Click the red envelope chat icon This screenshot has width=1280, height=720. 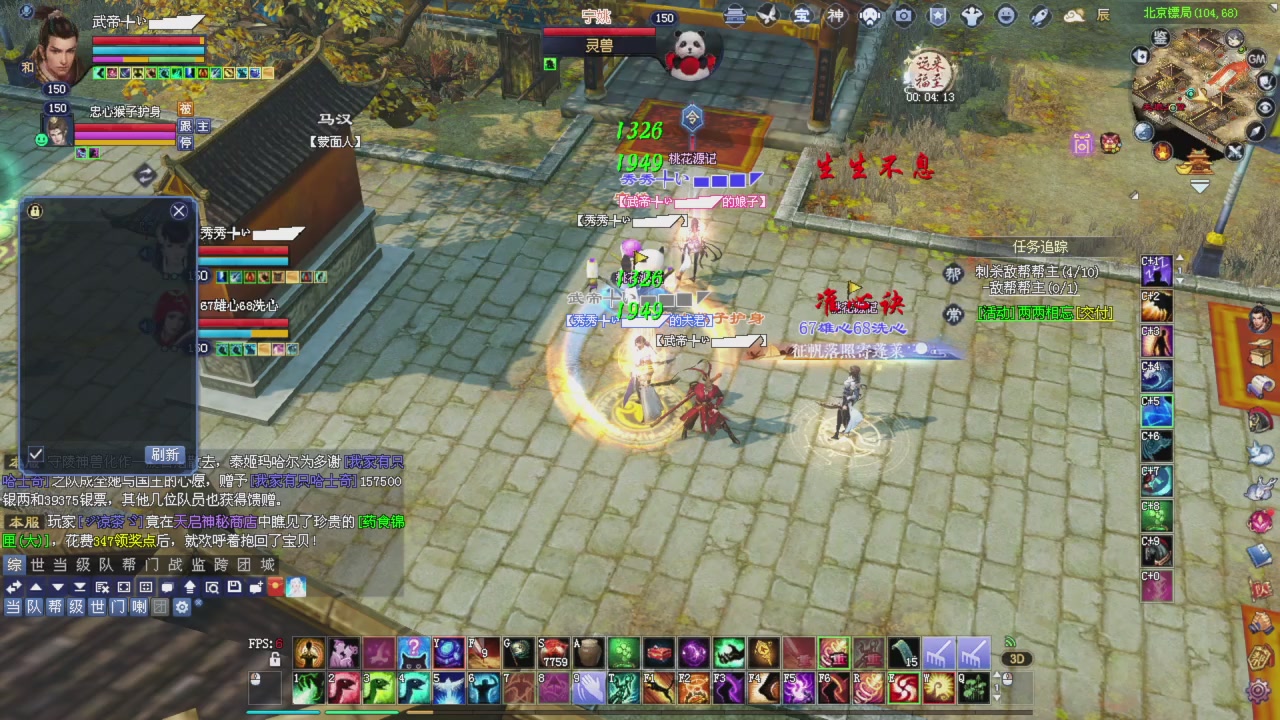pyautogui.click(x=276, y=587)
